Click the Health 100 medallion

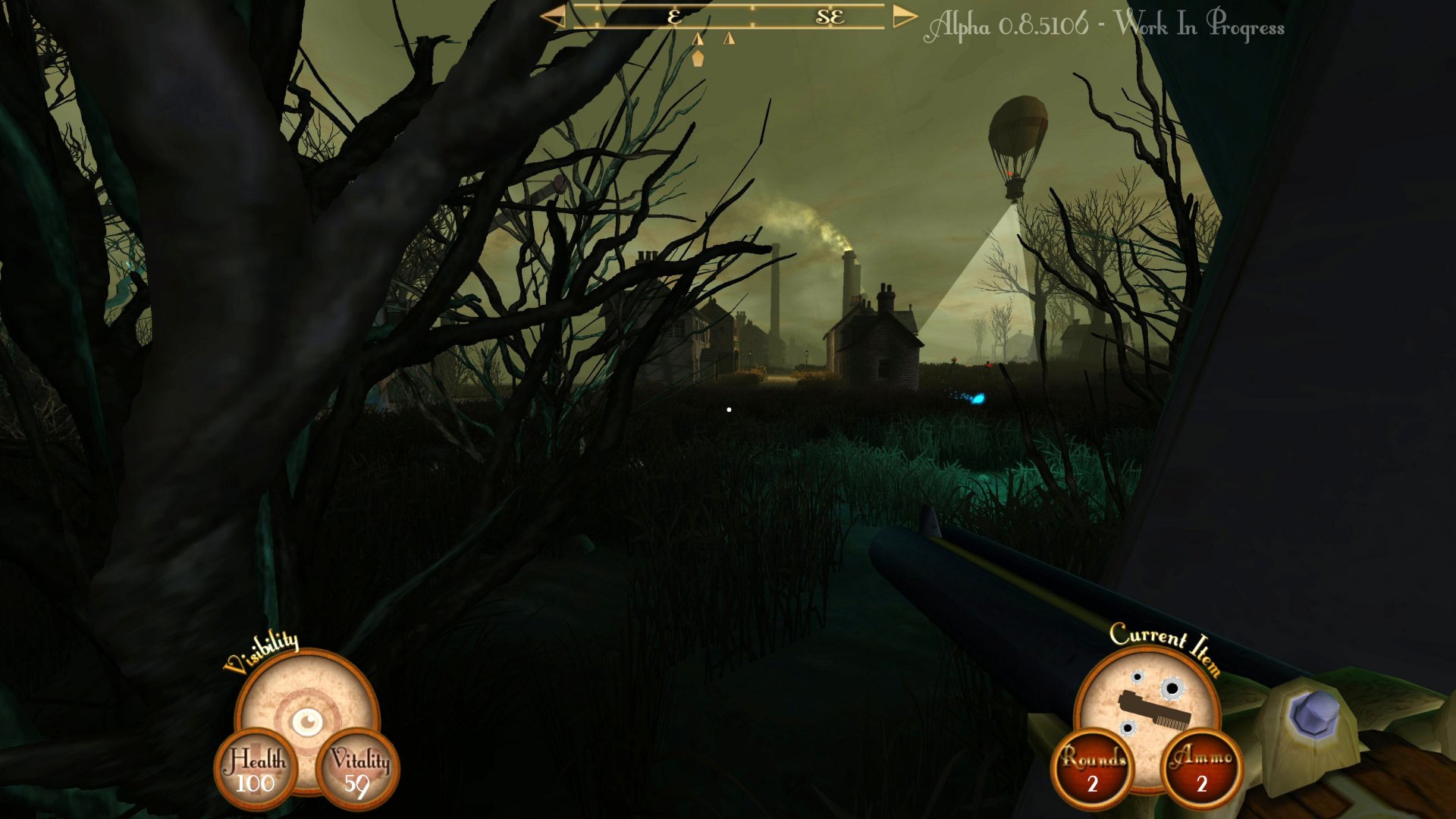(257, 767)
